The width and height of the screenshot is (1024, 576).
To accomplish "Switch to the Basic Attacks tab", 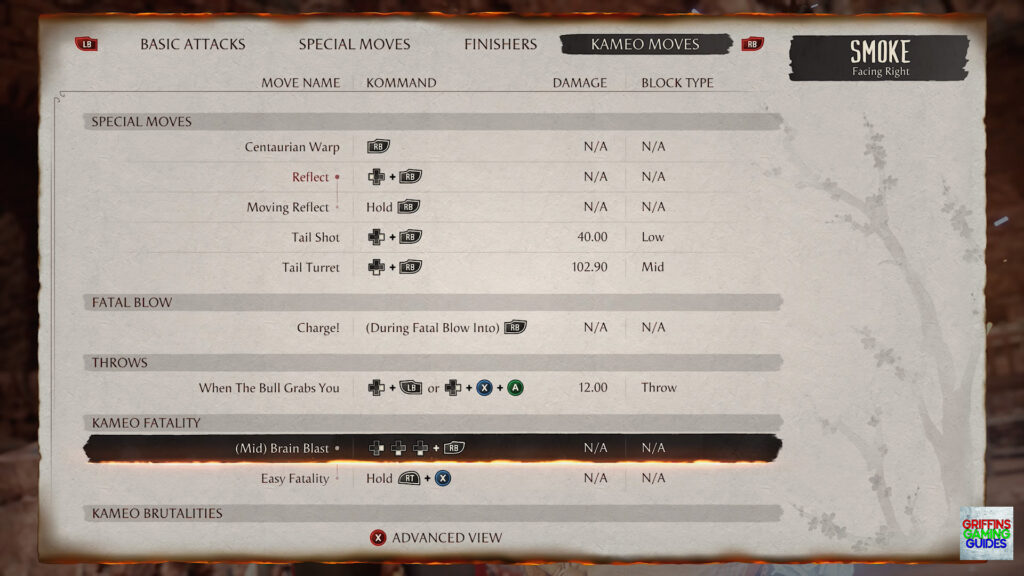I will coord(192,44).
